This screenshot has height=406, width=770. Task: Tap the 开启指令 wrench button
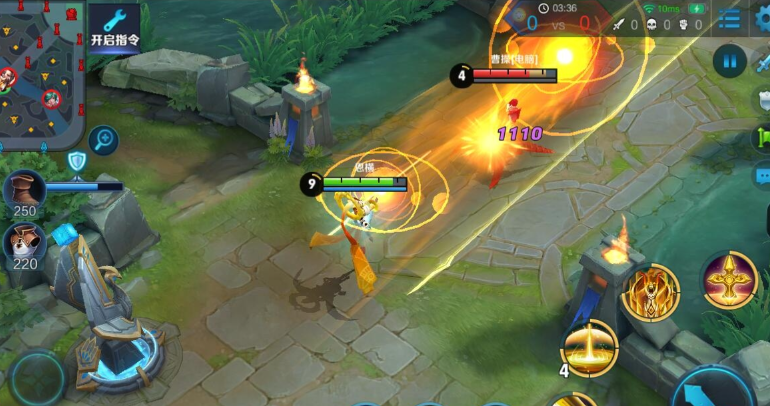tap(115, 28)
